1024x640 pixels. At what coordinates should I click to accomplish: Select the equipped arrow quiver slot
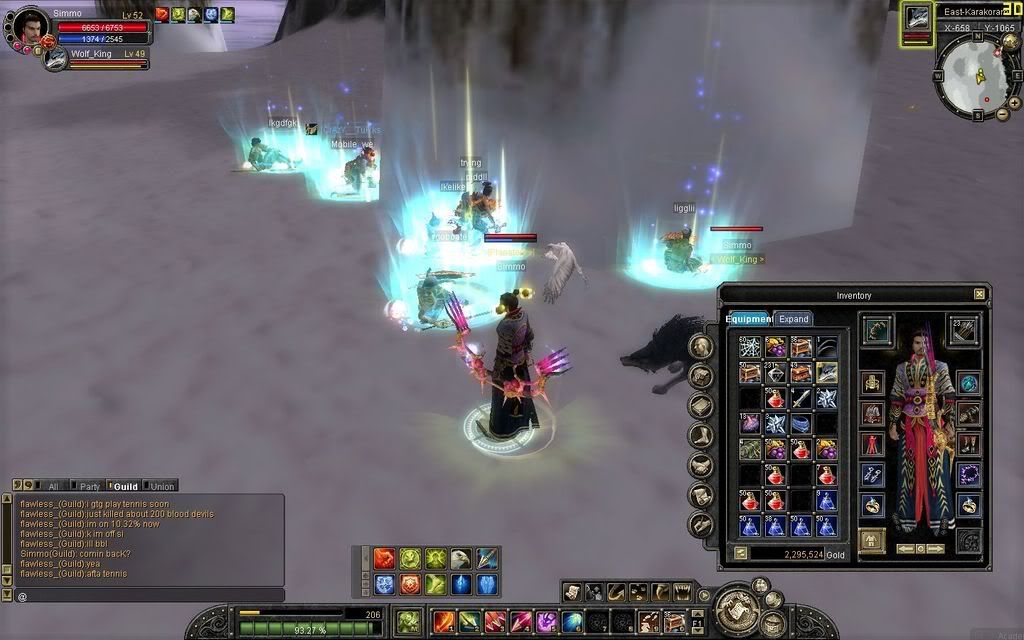pyautogui.click(x=963, y=329)
